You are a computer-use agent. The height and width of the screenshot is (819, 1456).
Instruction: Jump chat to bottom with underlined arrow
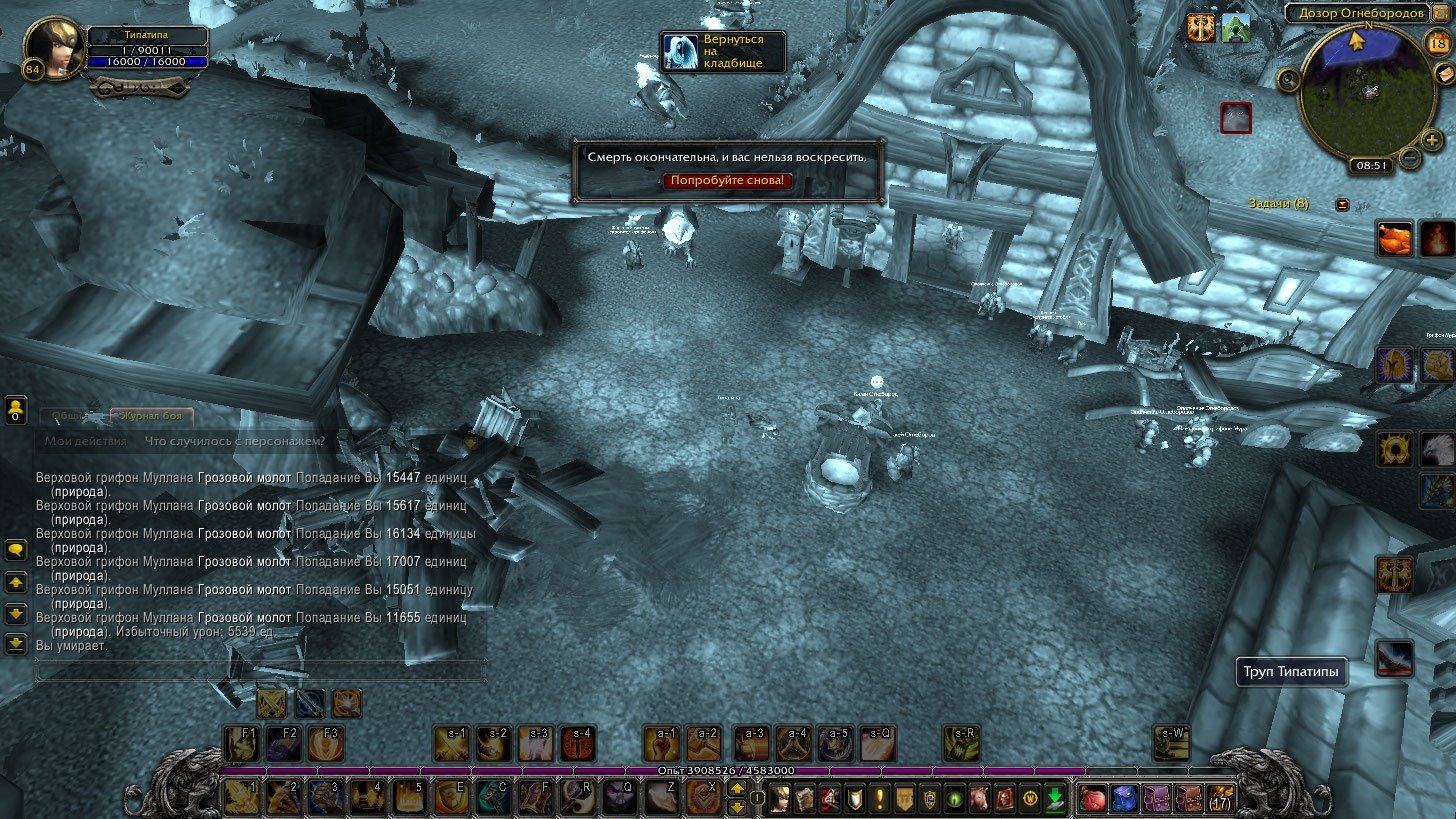pyautogui.click(x=16, y=643)
